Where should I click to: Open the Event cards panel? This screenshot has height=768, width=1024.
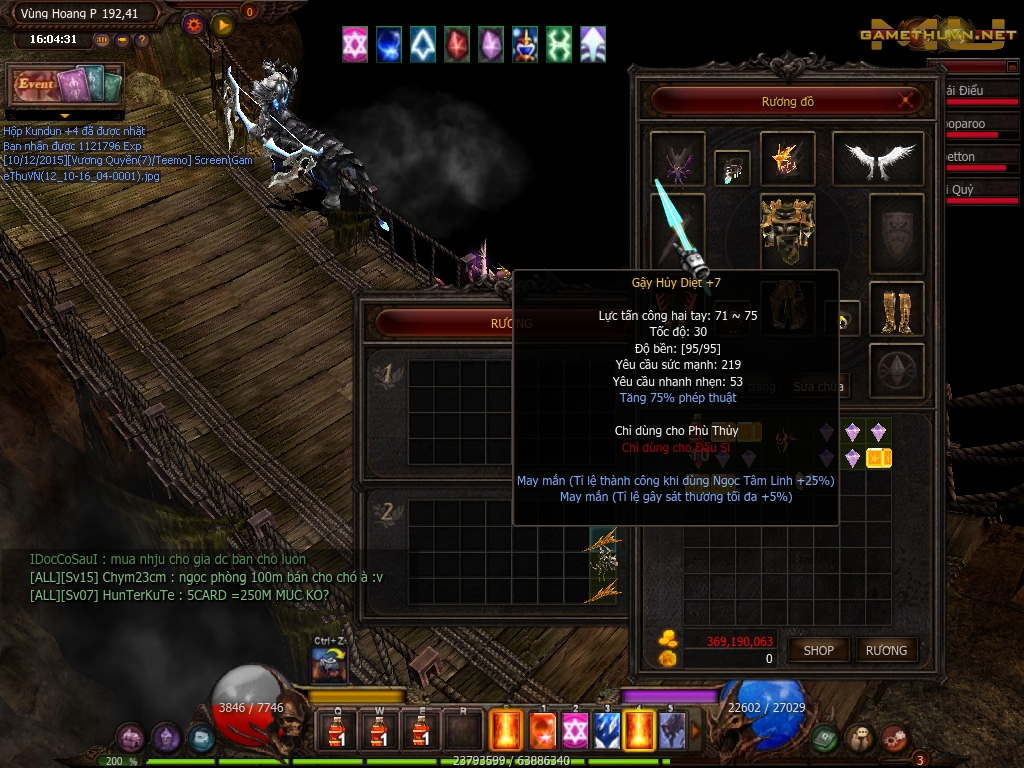tap(66, 85)
